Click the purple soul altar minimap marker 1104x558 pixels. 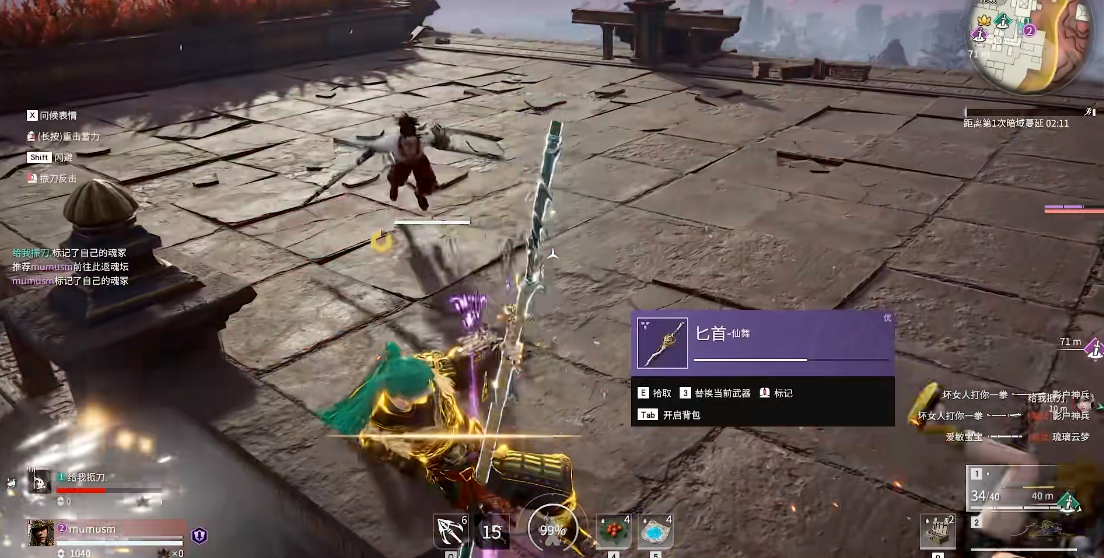click(x=981, y=34)
